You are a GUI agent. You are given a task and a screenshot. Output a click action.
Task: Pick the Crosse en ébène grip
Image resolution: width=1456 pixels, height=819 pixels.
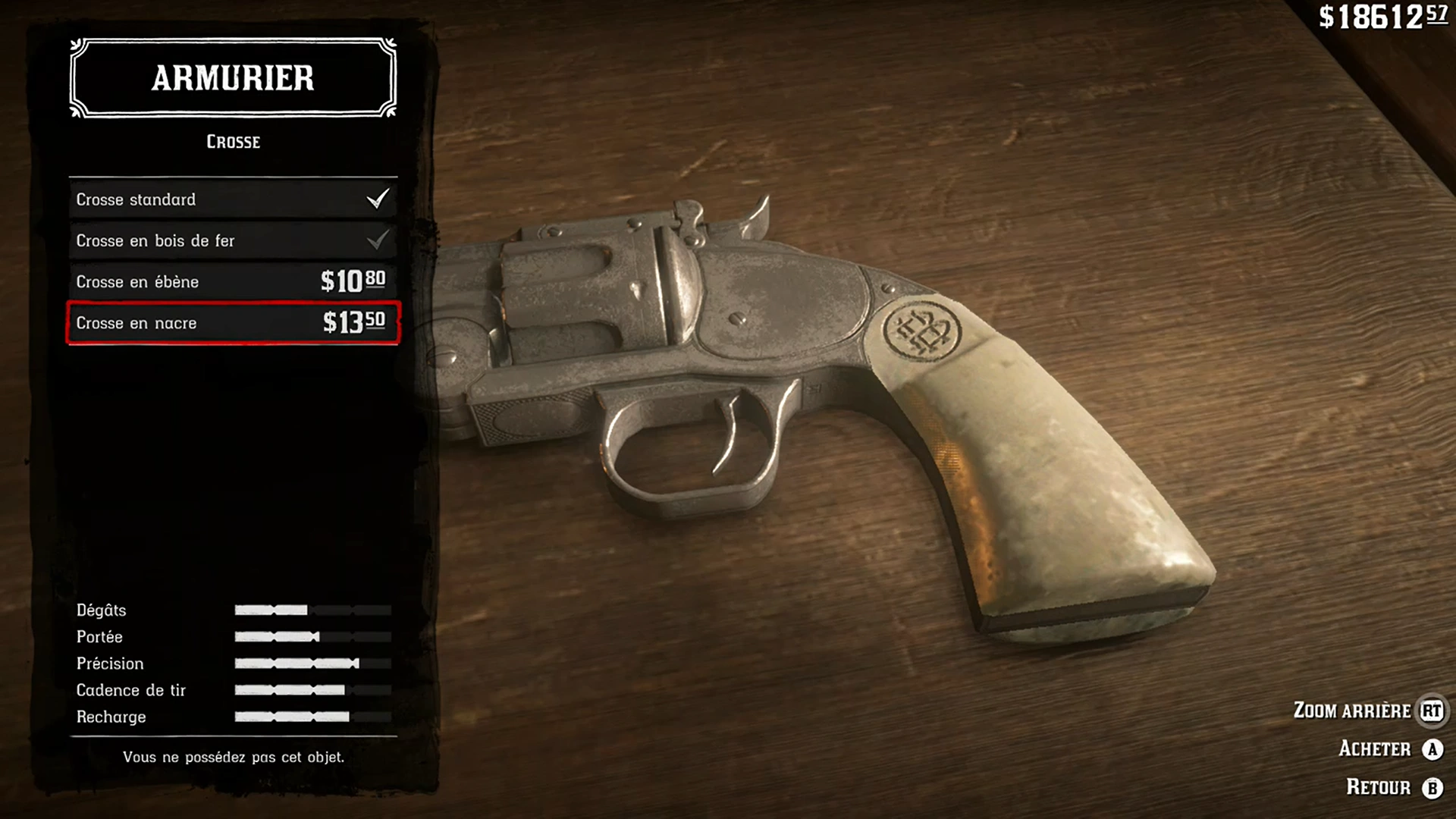(233, 281)
